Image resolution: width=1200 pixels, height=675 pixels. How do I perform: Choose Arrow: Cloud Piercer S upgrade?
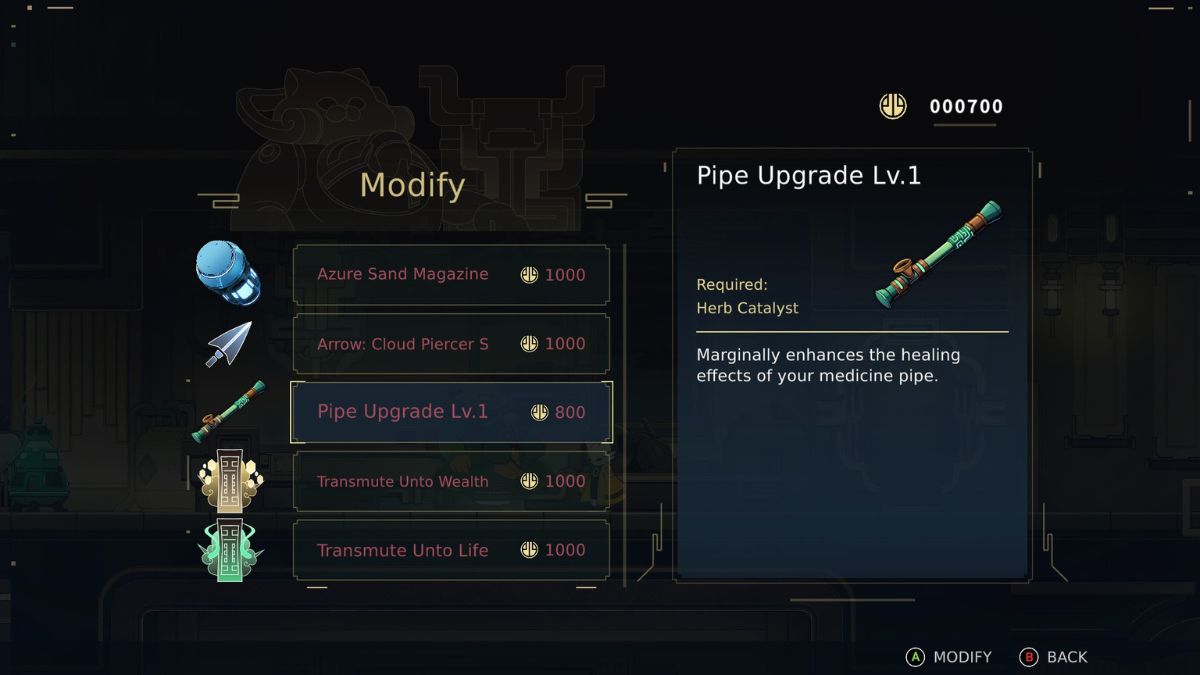(451, 344)
